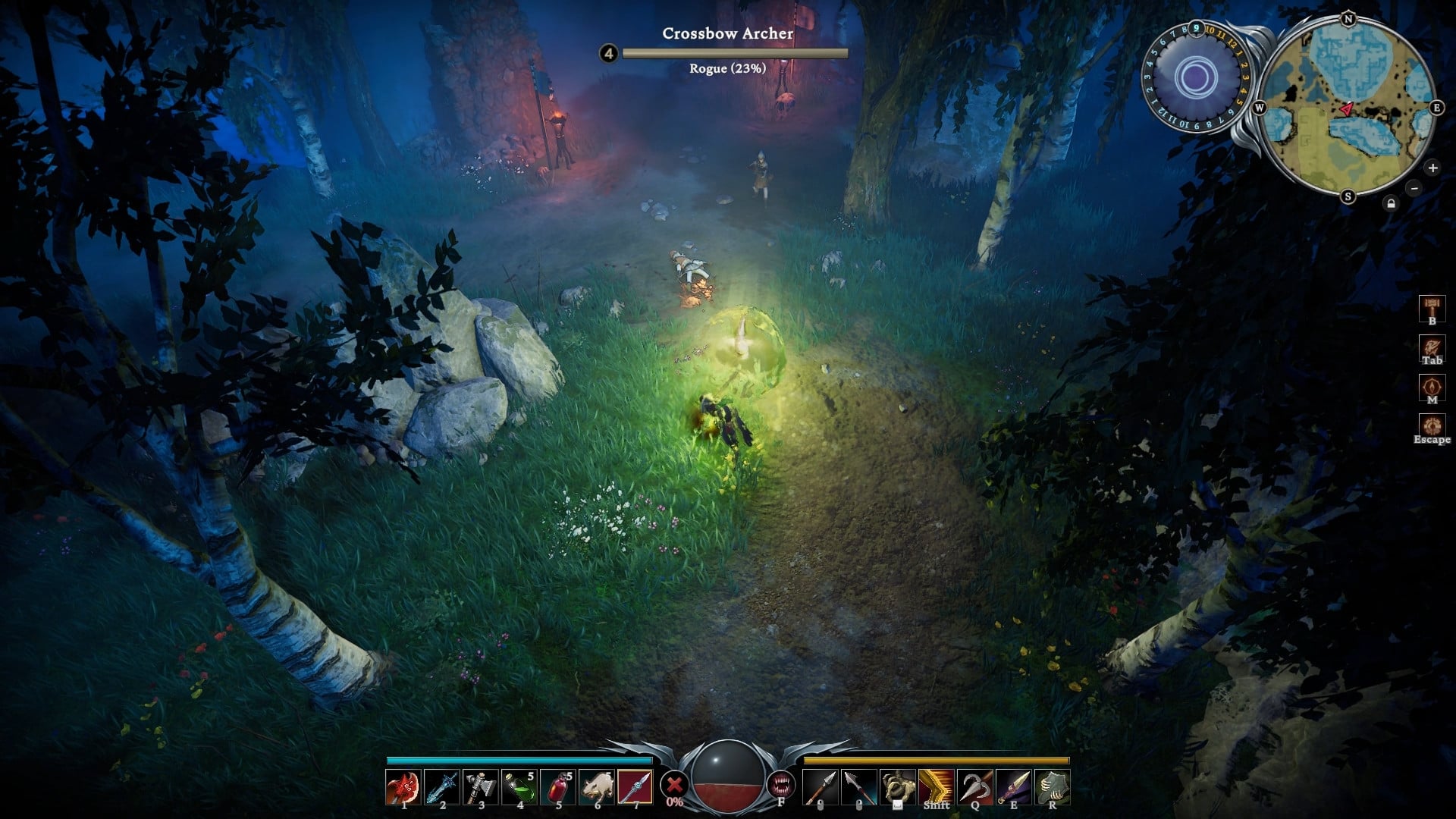Screen dimensions: 1456x819
Task: Use the Q chain ability icon
Action: tap(974, 785)
